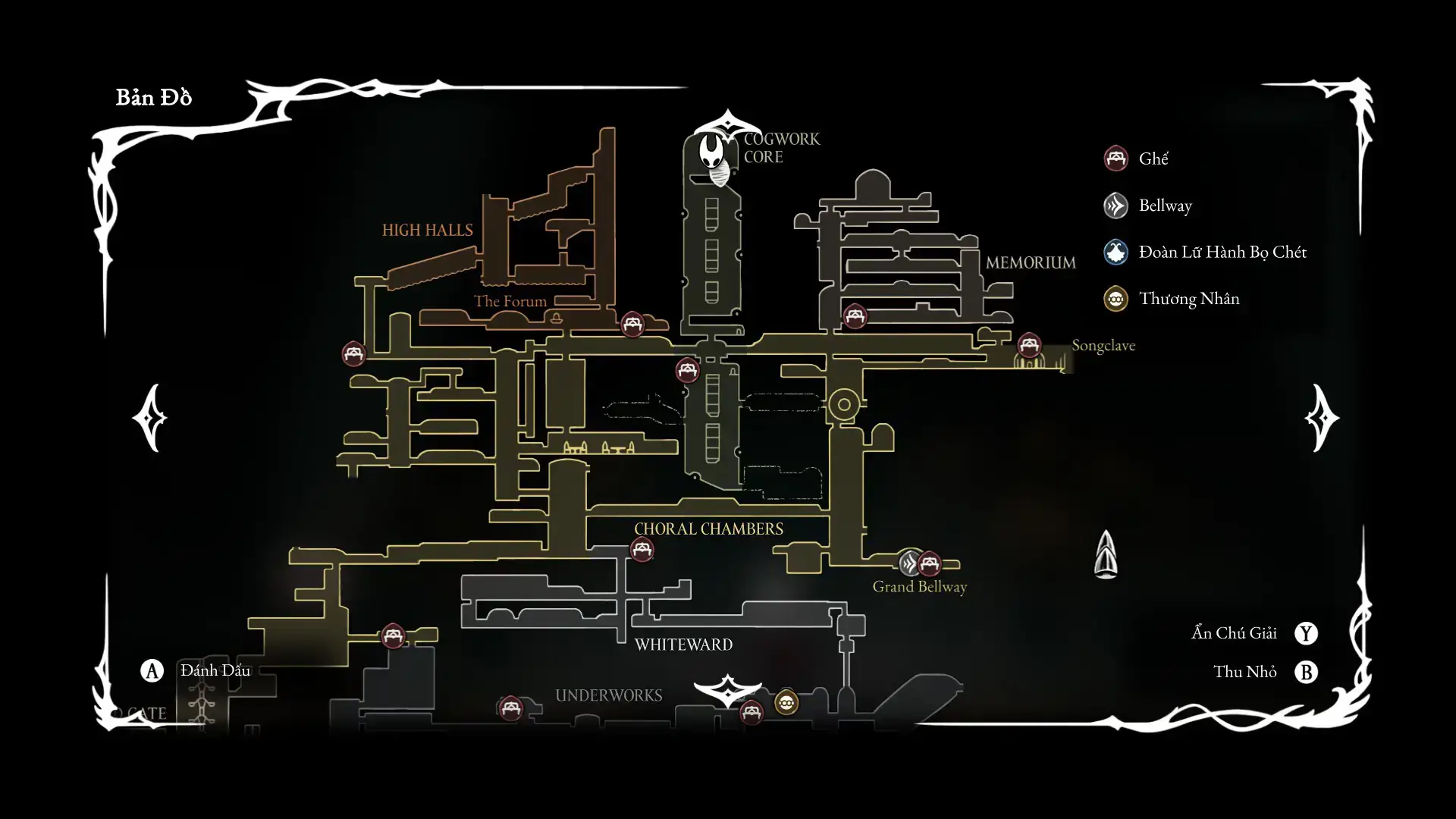Select the bench marker in Memorium
This screenshot has height=819, width=1456.
tap(855, 316)
